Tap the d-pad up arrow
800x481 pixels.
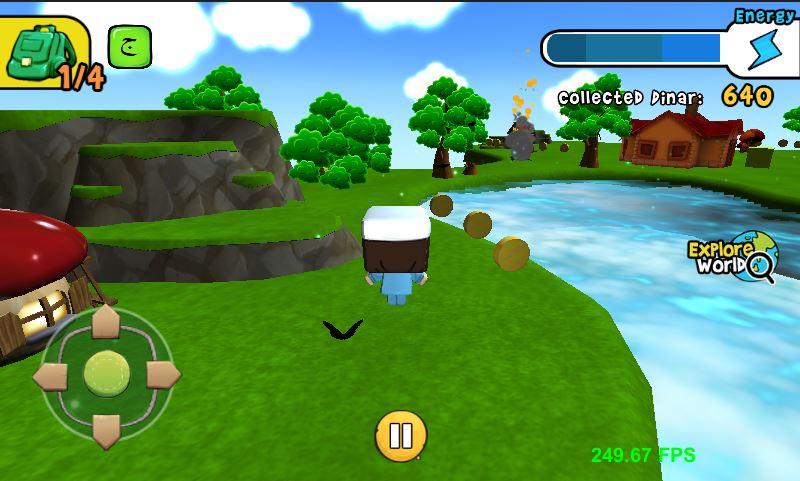pyautogui.click(x=106, y=324)
